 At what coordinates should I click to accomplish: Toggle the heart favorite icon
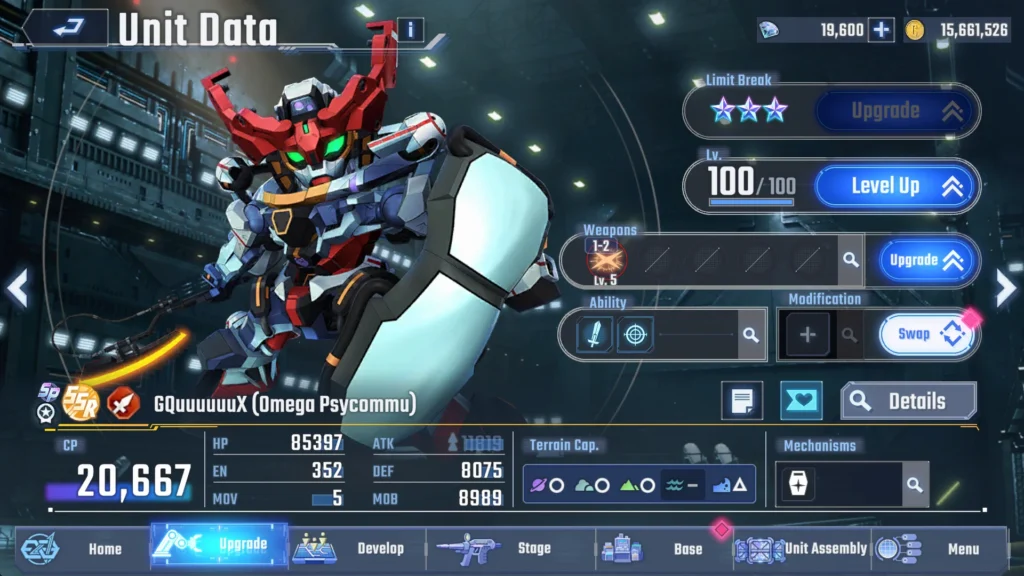click(801, 401)
